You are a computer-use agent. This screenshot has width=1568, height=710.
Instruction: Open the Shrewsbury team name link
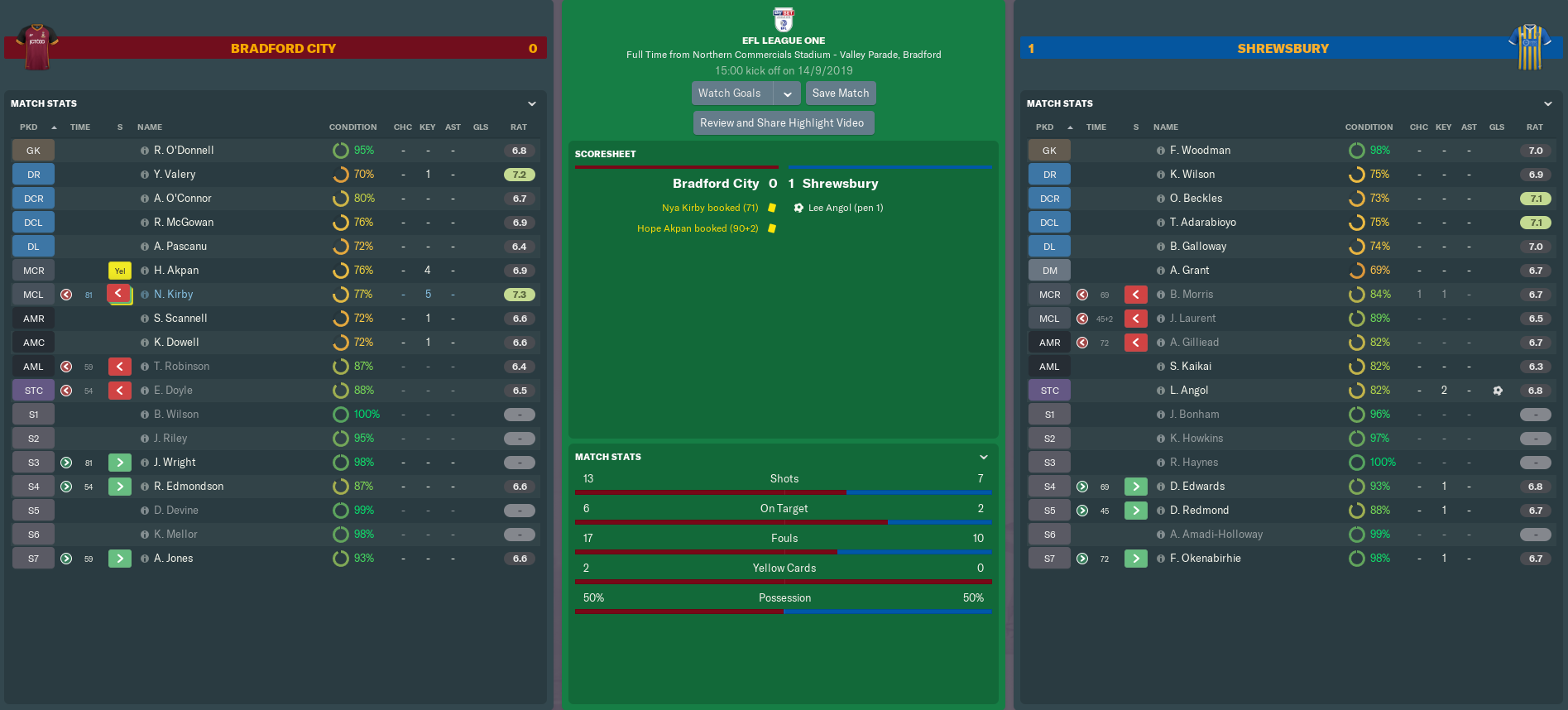pos(1283,49)
